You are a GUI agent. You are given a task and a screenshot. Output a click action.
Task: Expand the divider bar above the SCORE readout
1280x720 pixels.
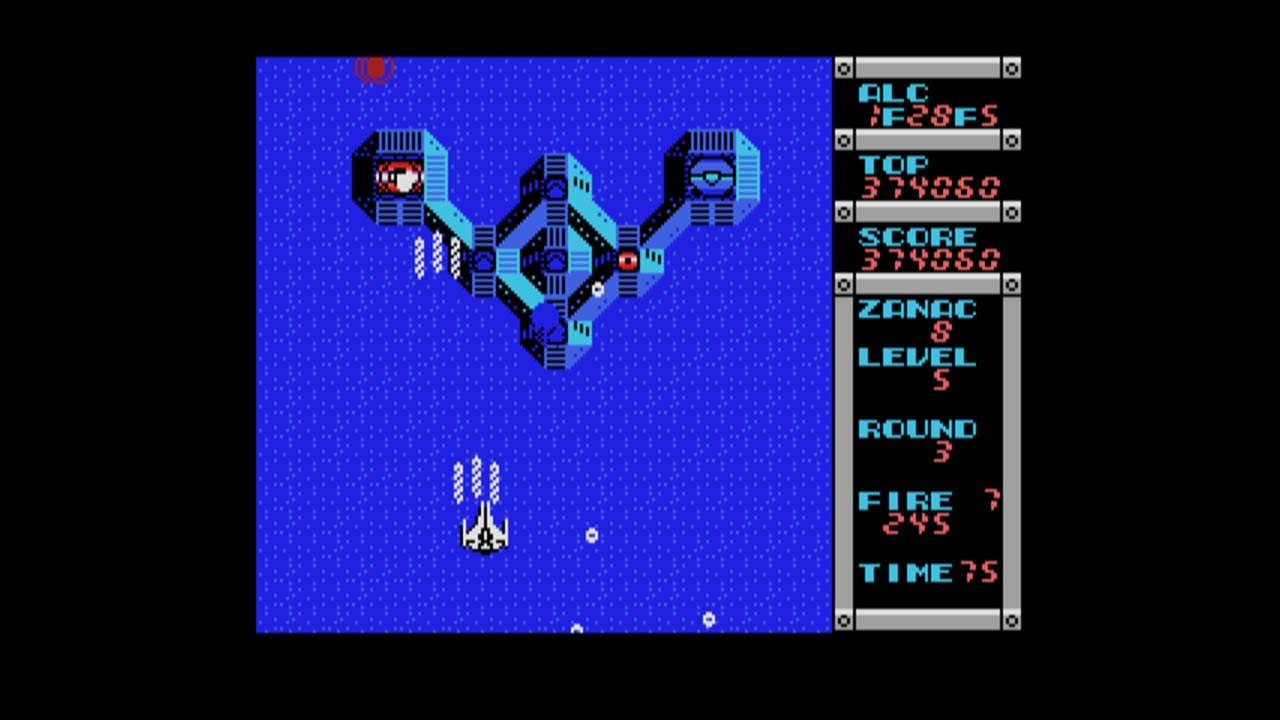pyautogui.click(x=928, y=213)
